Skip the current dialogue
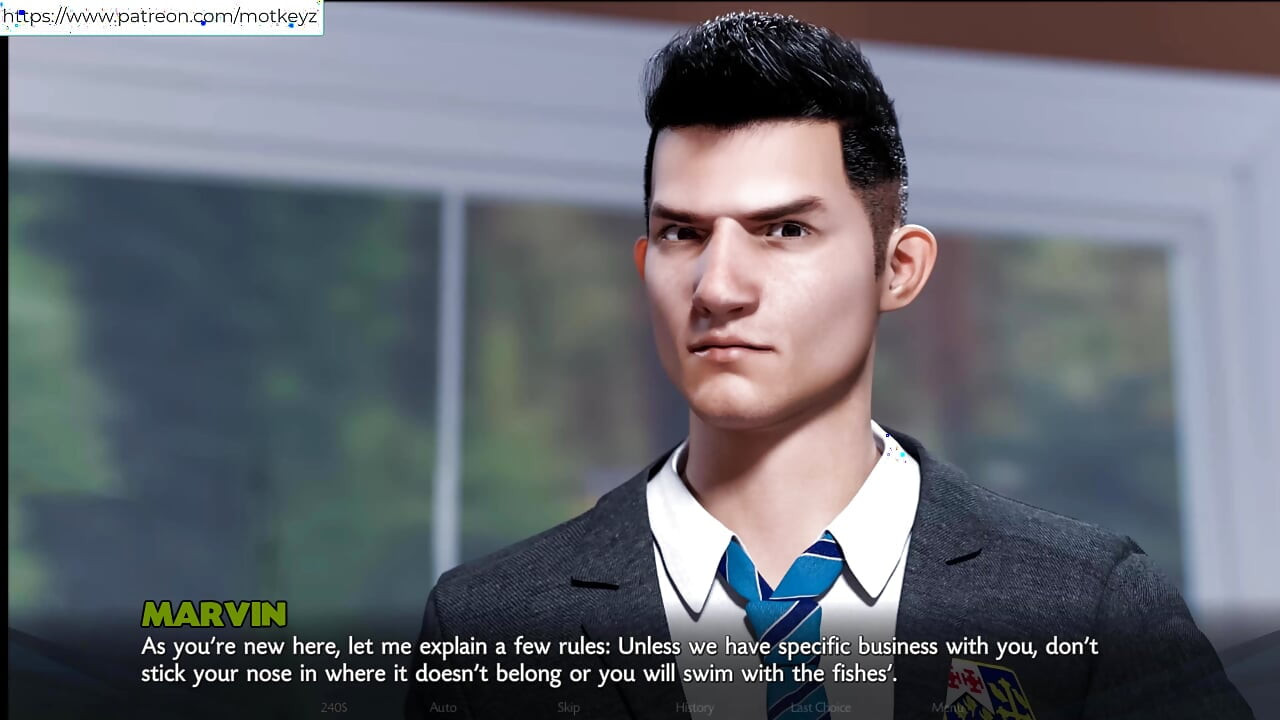The width and height of the screenshot is (1280, 720). (x=568, y=707)
